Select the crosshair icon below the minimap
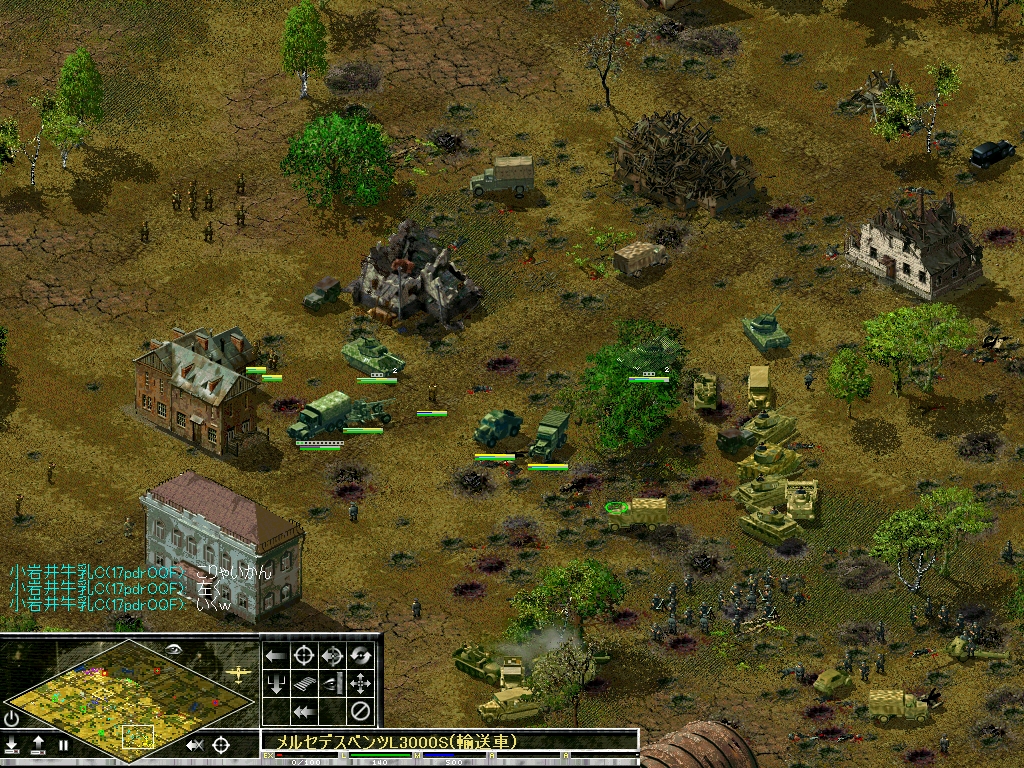Viewport: 1024px width, 768px height. 221,745
